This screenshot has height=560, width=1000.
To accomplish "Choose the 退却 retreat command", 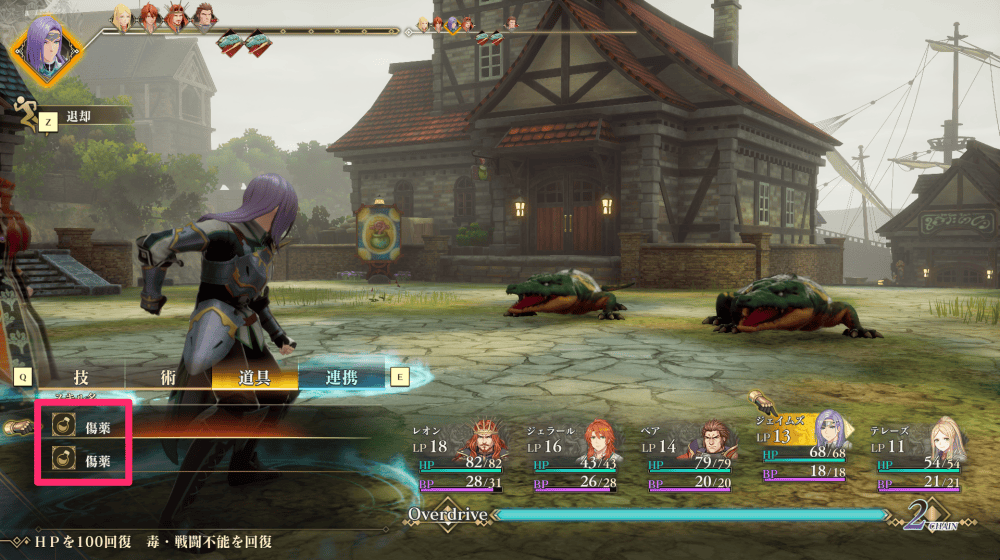I will coord(78,116).
